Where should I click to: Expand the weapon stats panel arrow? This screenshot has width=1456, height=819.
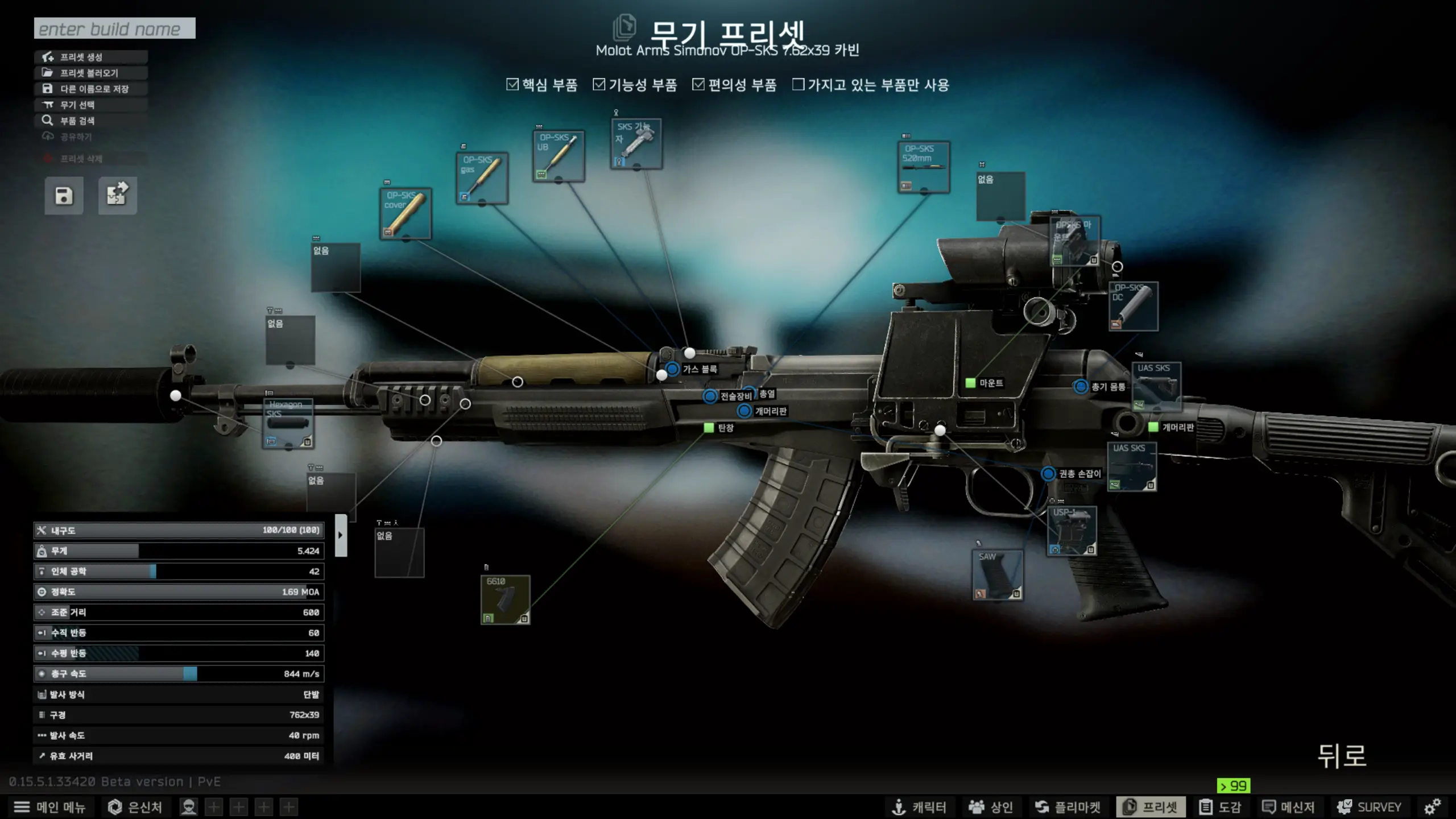[341, 535]
